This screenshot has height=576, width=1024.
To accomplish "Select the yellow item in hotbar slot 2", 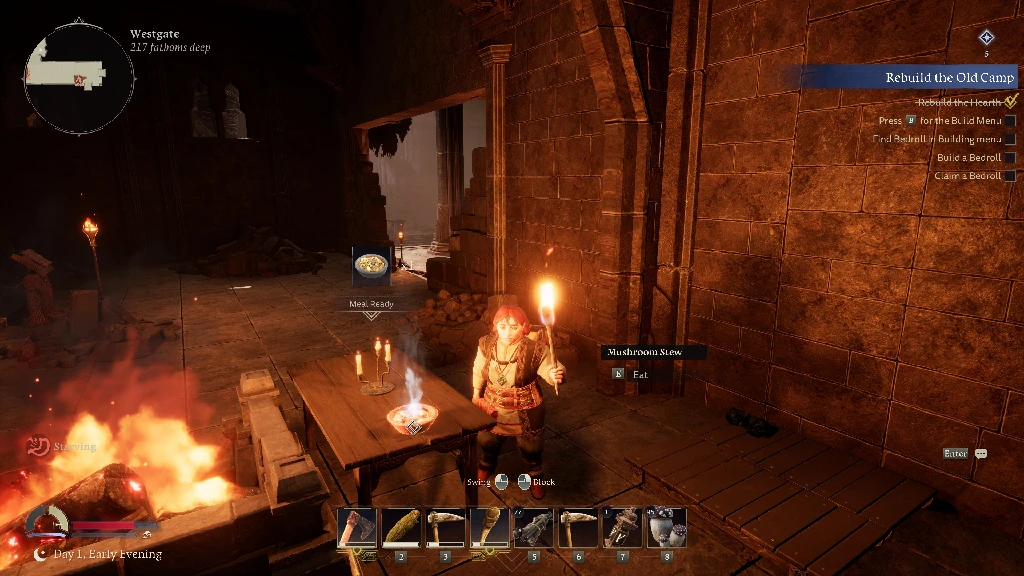I will (x=401, y=528).
